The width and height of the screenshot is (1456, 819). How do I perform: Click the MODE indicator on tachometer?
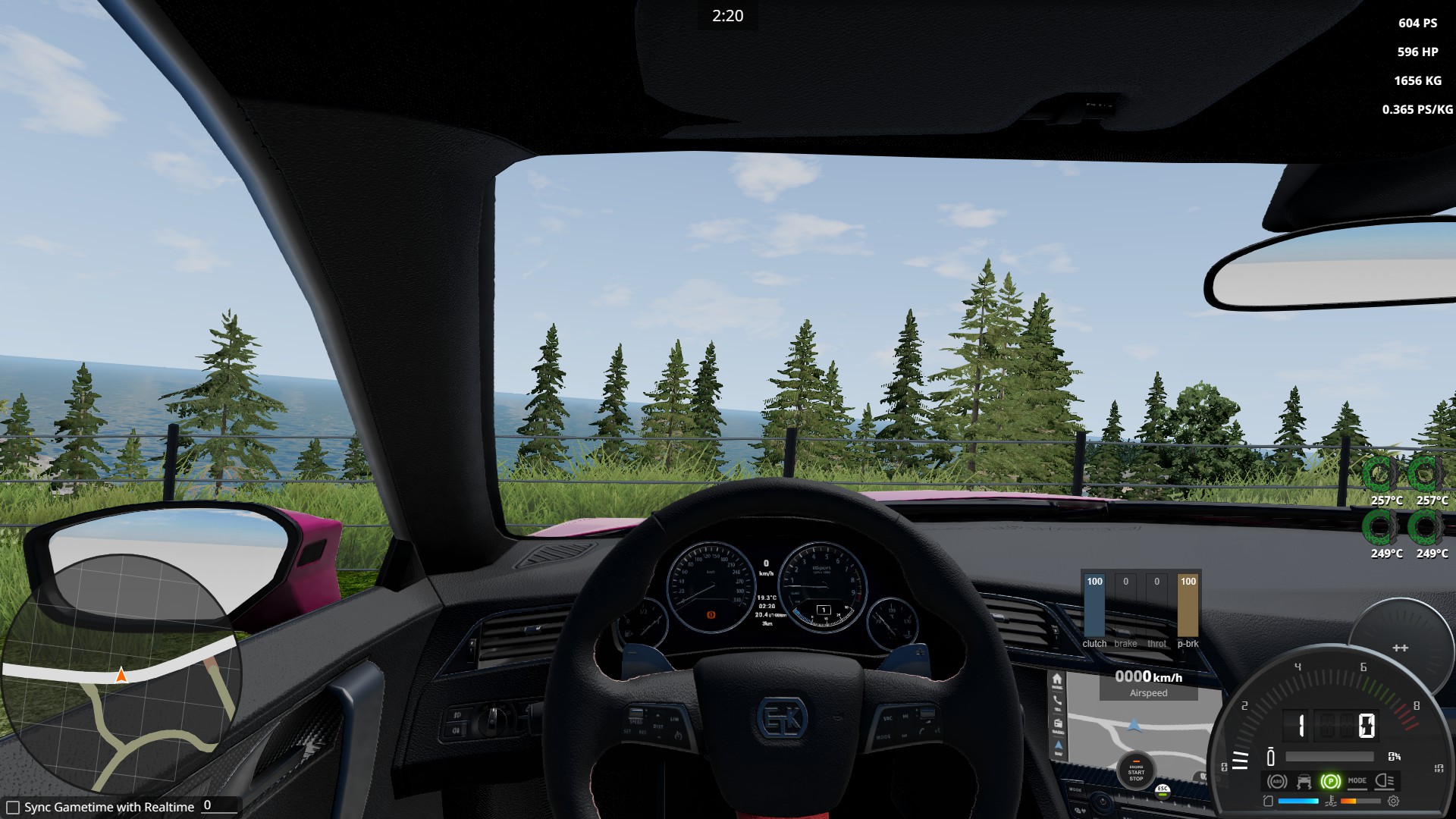tap(1357, 780)
